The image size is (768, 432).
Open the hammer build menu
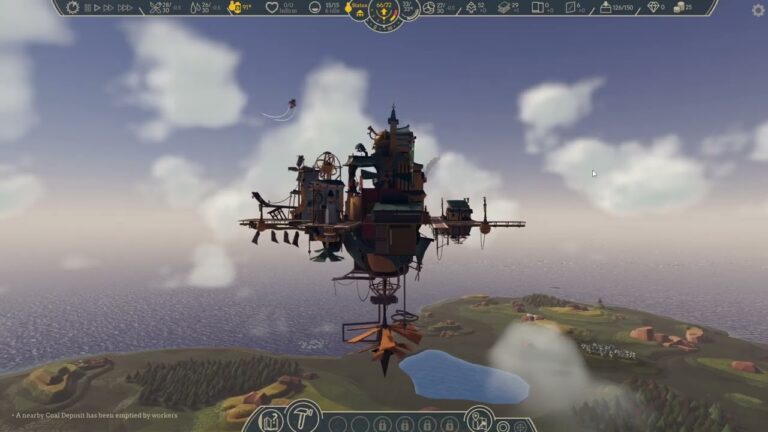pos(301,417)
